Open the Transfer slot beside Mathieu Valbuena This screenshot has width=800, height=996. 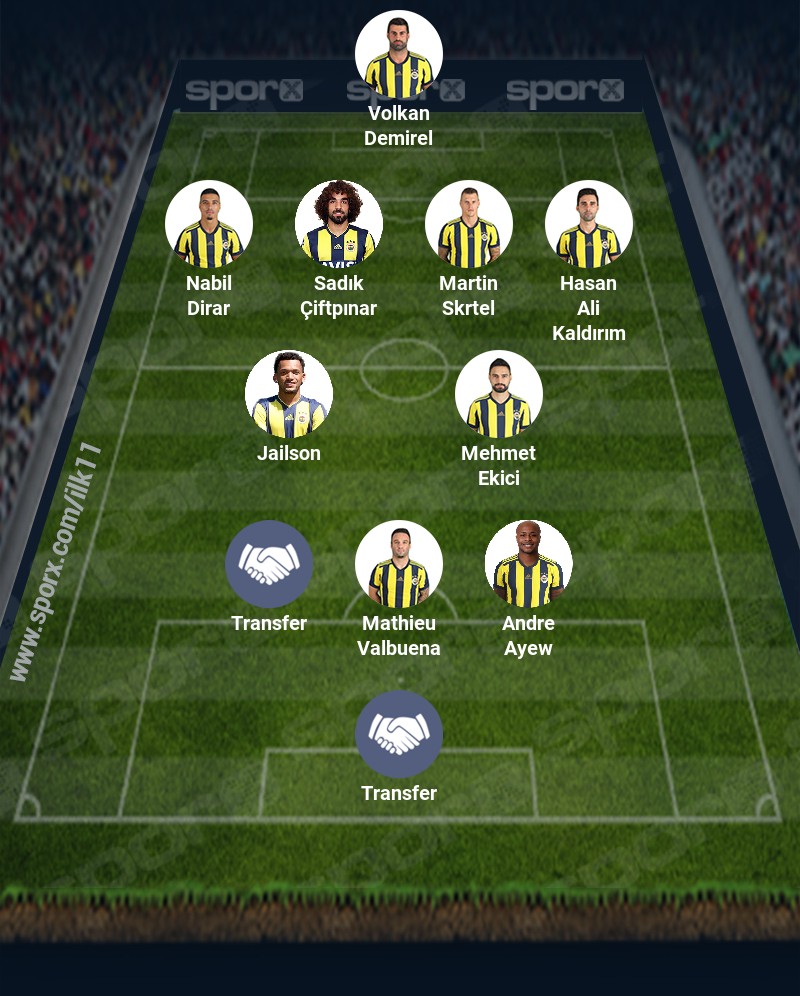[269, 565]
